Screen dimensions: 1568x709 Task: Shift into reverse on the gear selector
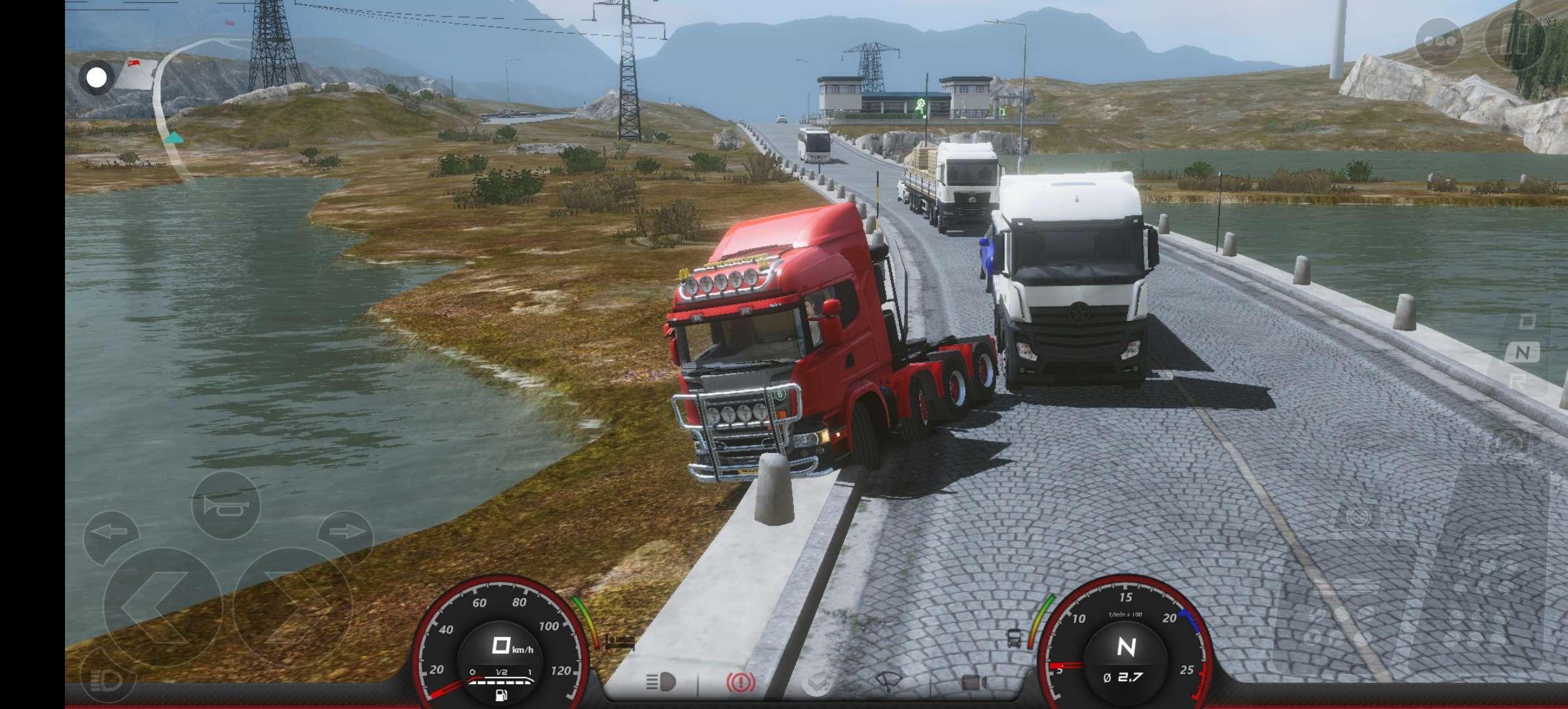tap(1519, 381)
